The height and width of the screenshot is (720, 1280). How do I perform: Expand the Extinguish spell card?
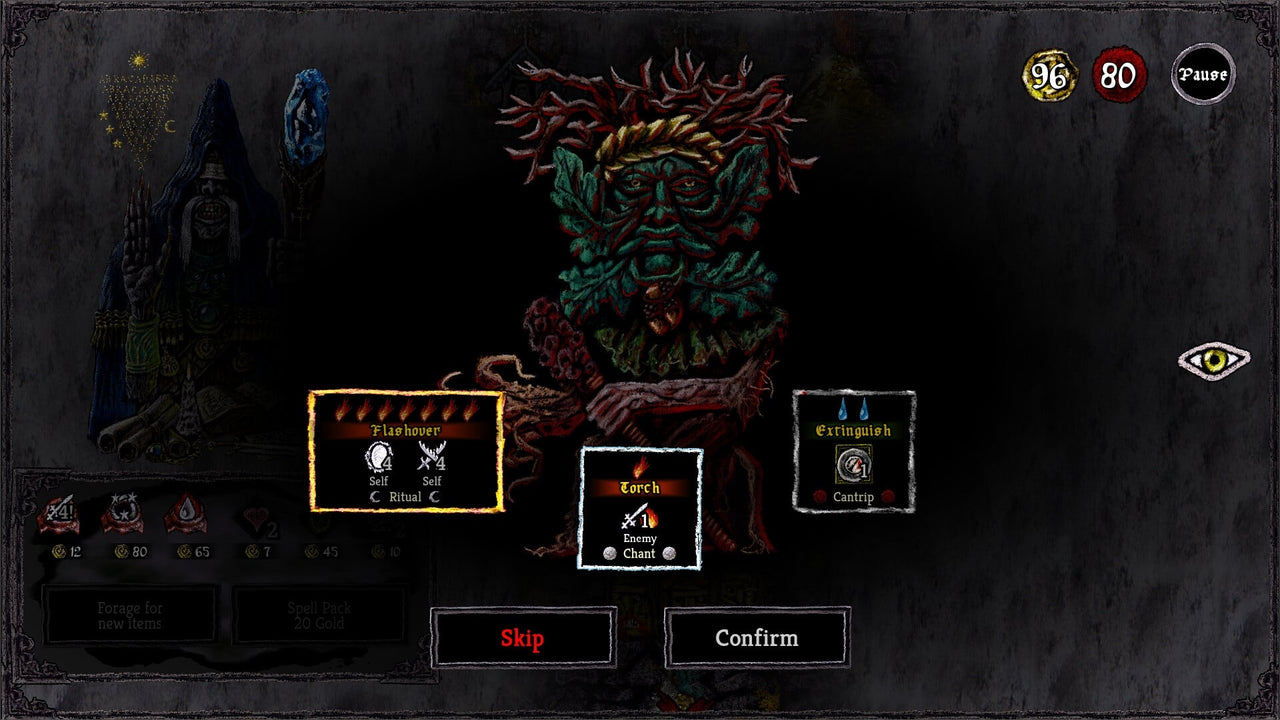pyautogui.click(x=853, y=452)
